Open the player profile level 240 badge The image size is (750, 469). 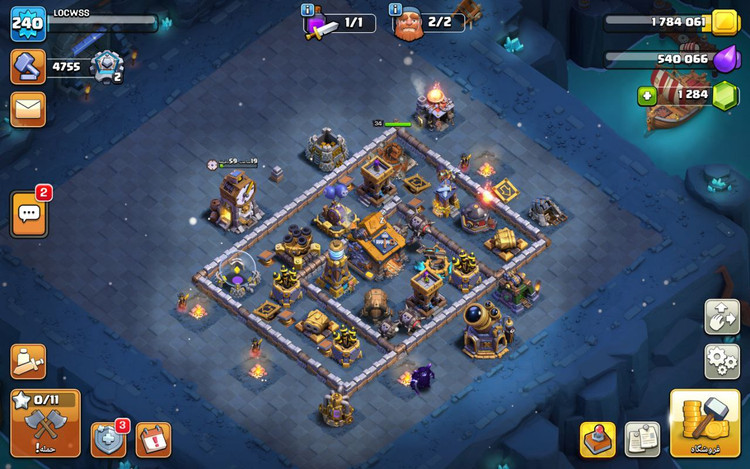pos(28,23)
